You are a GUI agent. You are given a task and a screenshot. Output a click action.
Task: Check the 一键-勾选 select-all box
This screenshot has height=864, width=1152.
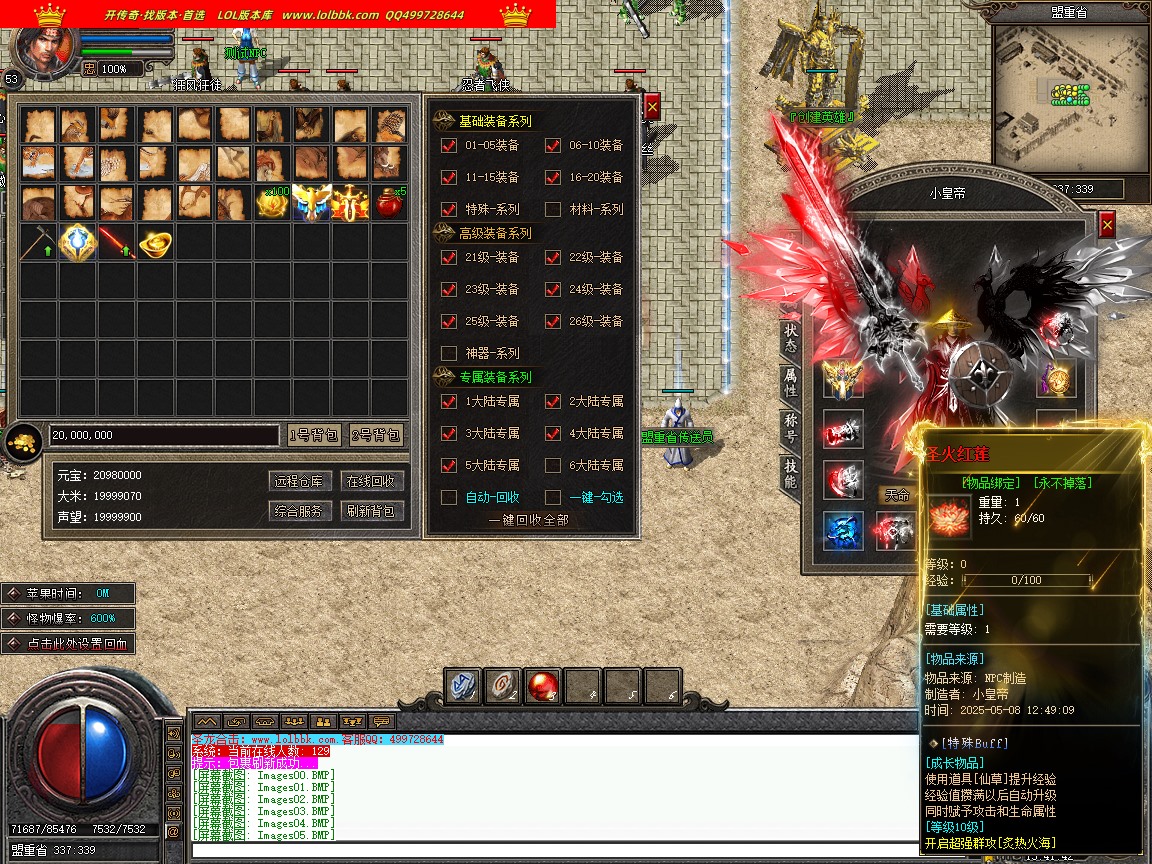coord(553,497)
